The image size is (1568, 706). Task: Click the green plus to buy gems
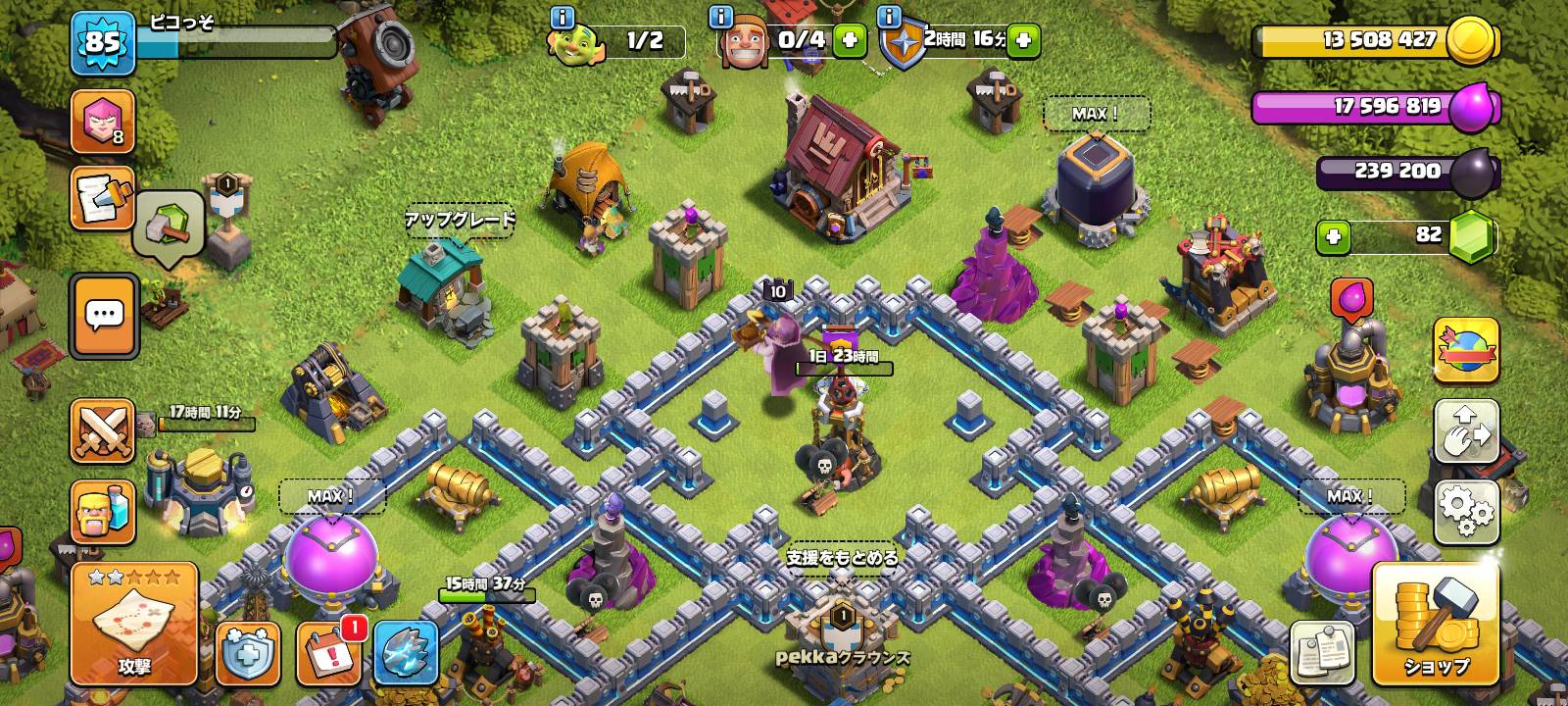point(1333,236)
